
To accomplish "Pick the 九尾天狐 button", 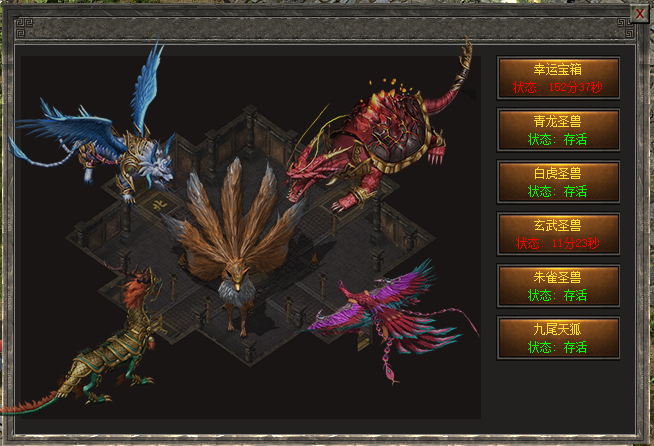I will coord(558,337).
